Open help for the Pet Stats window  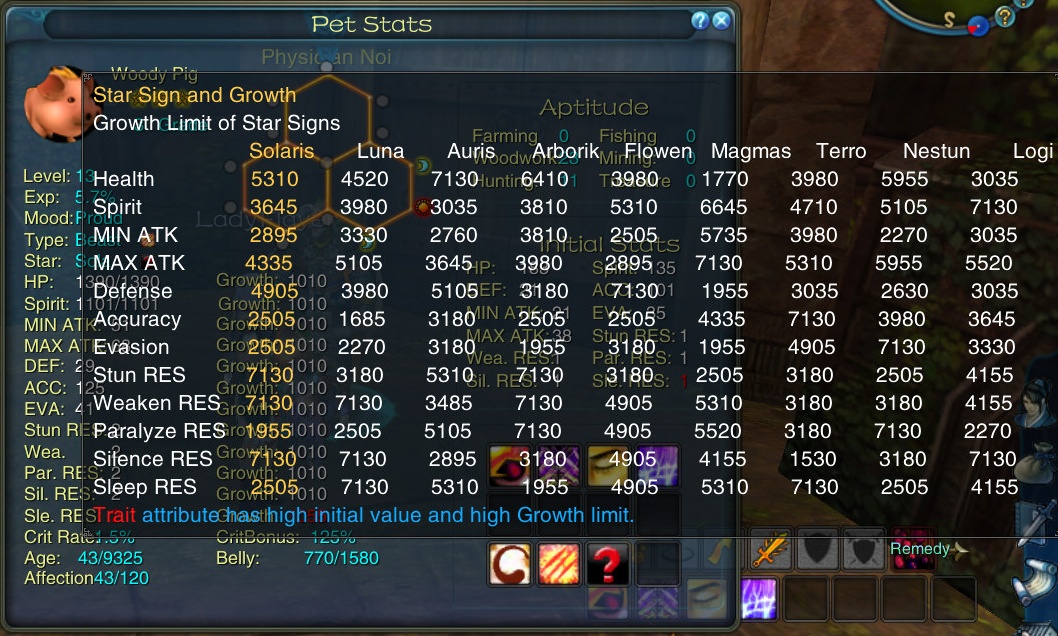pyautogui.click(x=700, y=21)
